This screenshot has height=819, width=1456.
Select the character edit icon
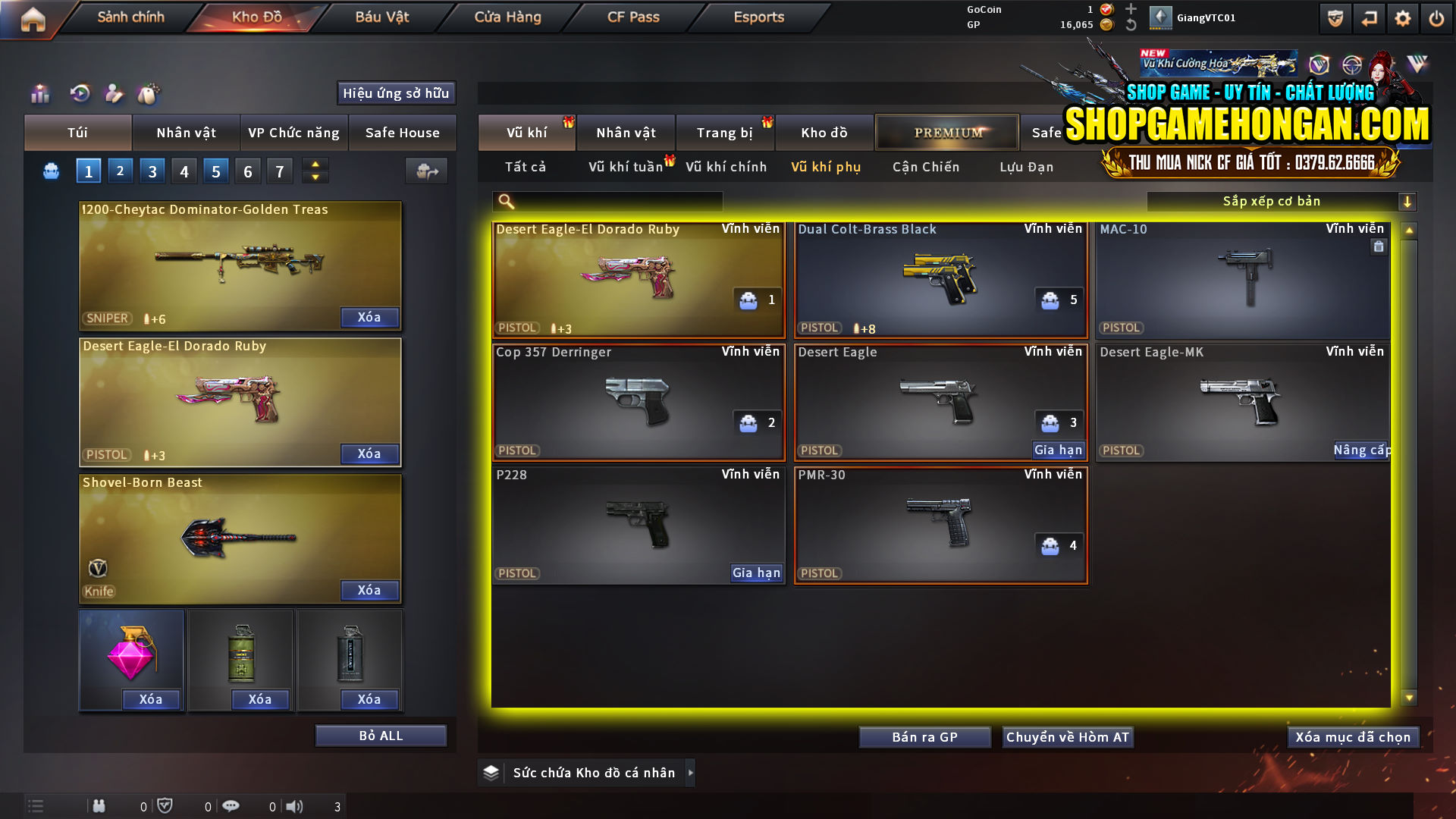[x=114, y=94]
